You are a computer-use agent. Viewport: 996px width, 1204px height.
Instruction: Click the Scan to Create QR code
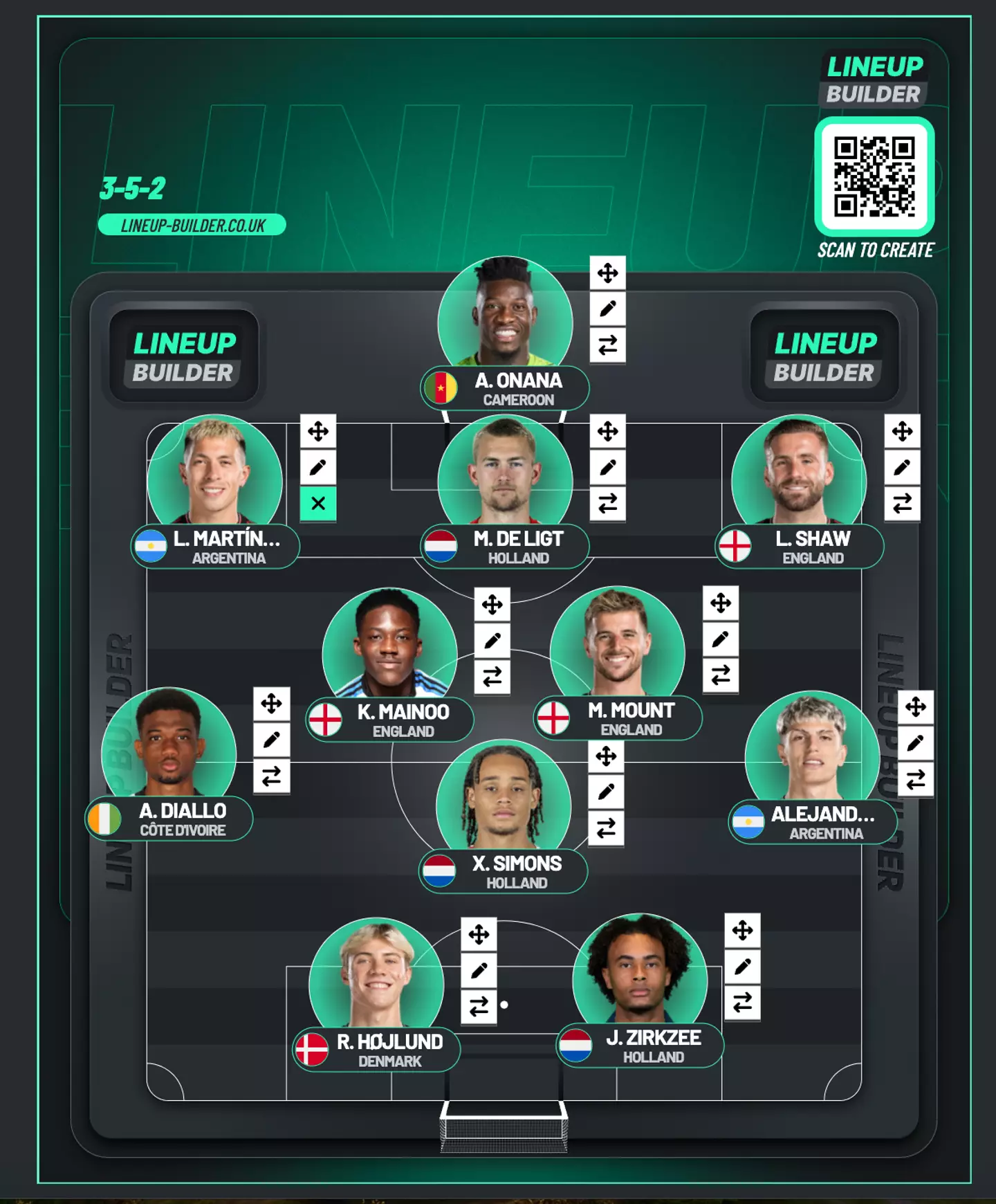click(874, 174)
